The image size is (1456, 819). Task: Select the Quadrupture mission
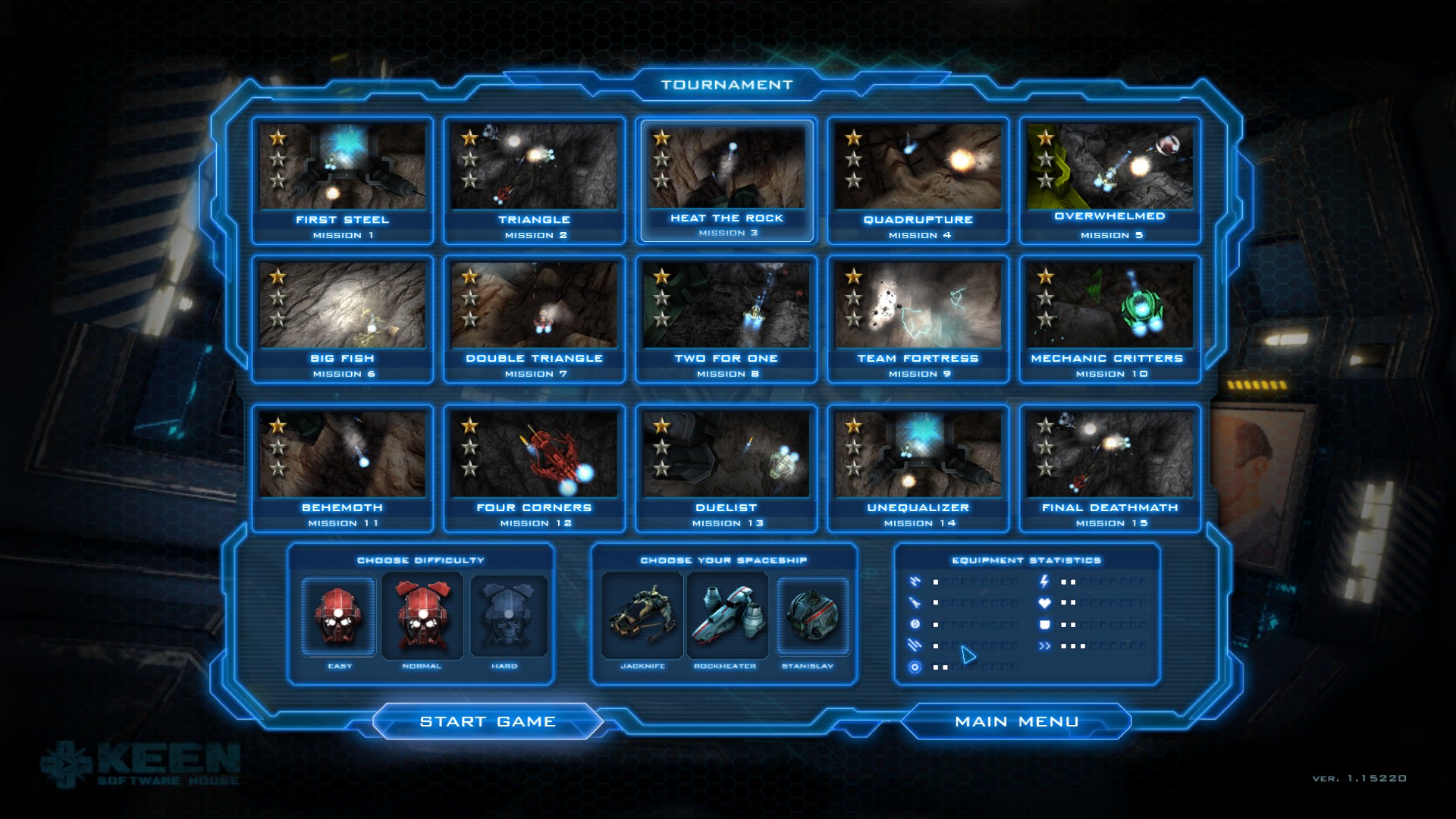tap(918, 180)
